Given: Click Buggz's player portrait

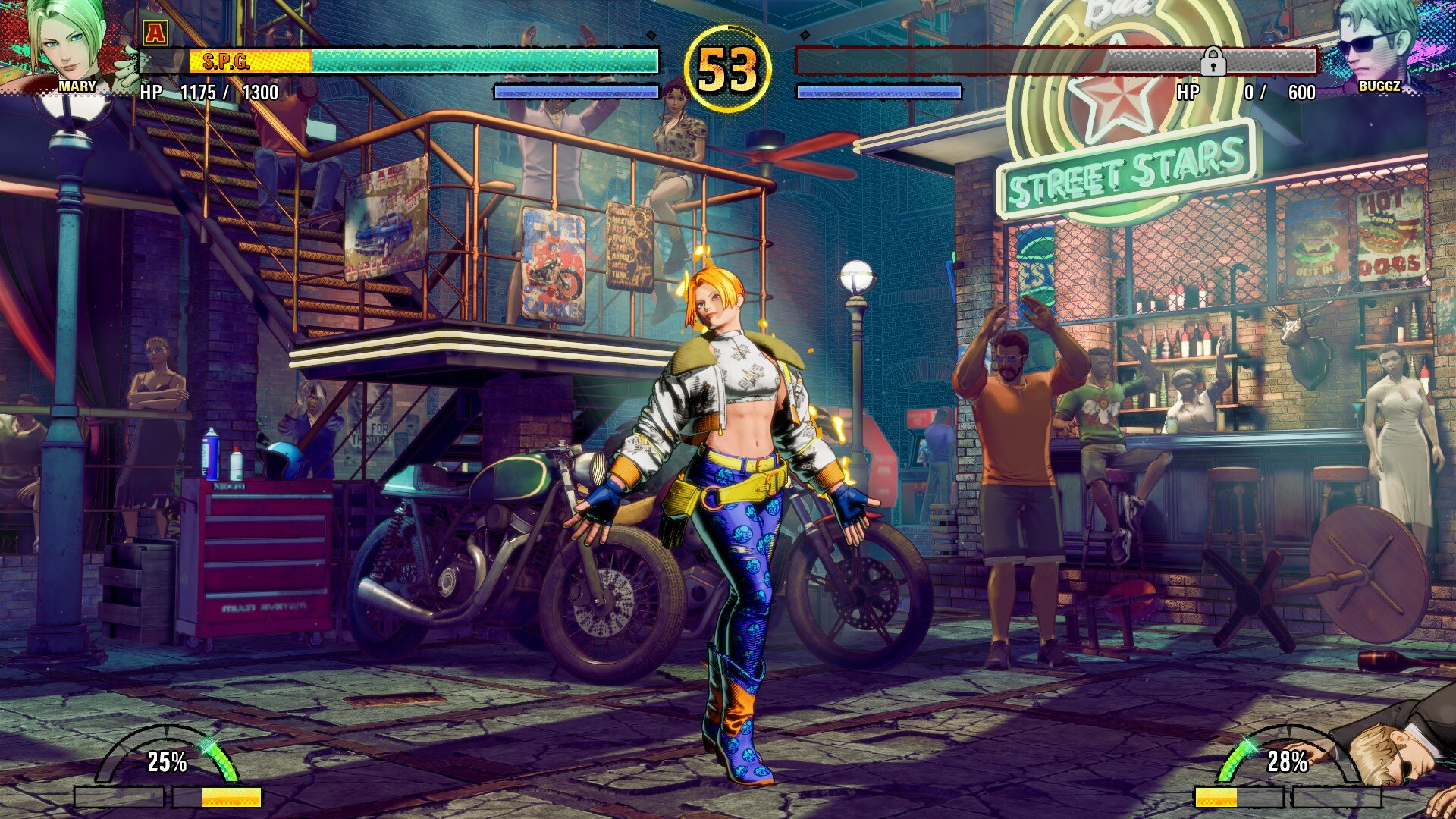Looking at the screenshot, I should click(x=1376, y=42).
